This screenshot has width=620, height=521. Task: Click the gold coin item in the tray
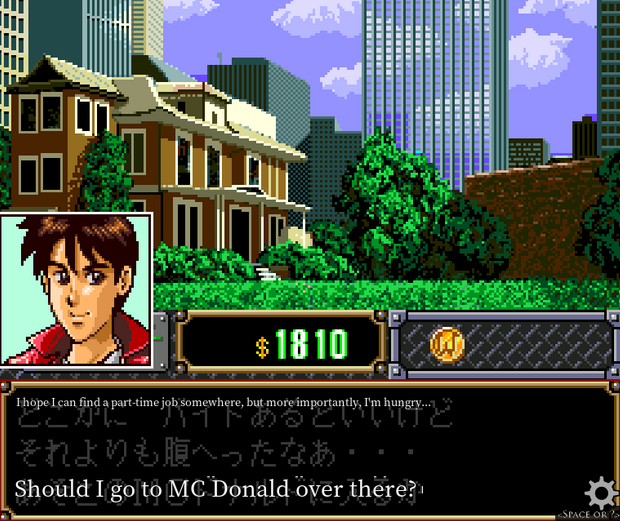(x=447, y=344)
